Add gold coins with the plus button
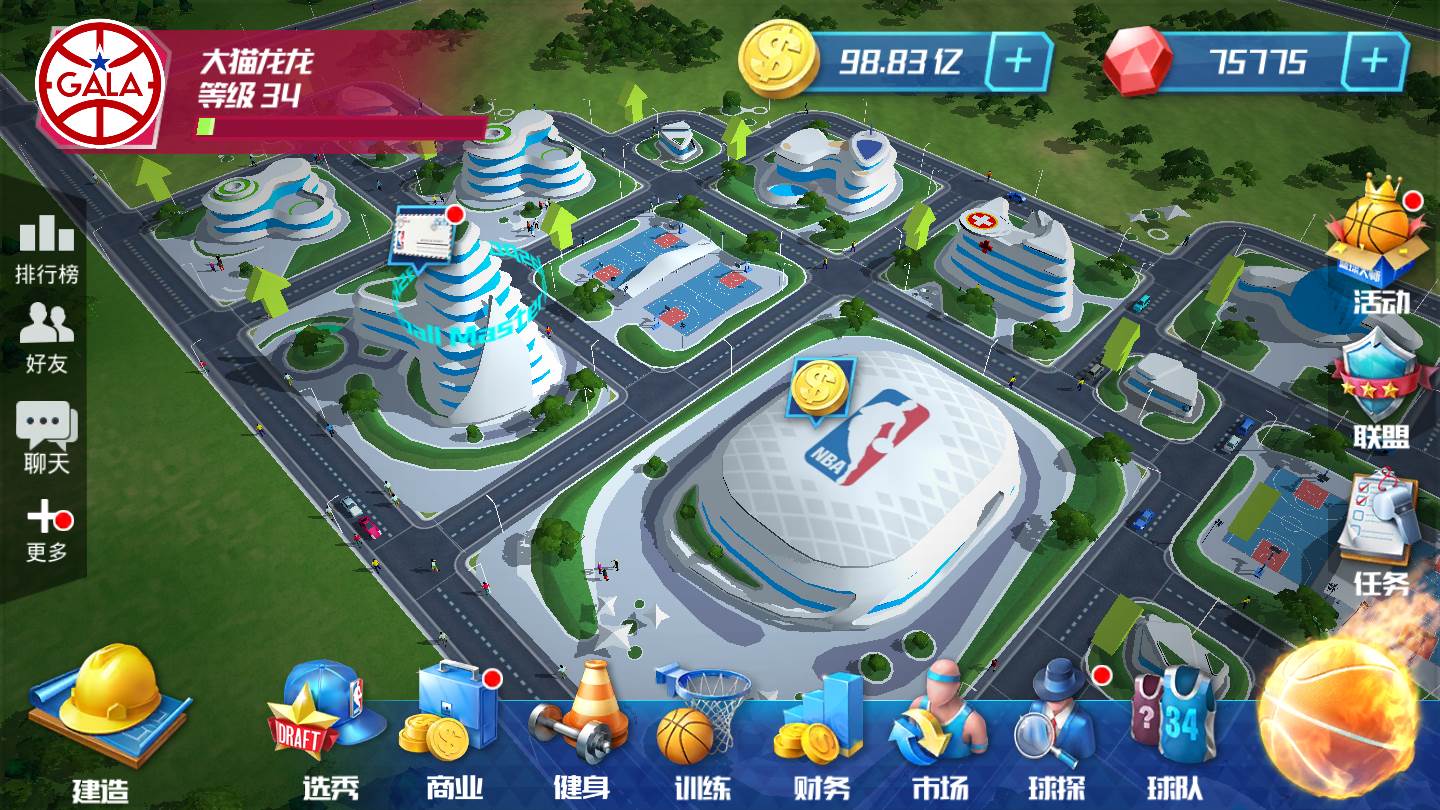Viewport: 1440px width, 810px height. tap(1018, 62)
